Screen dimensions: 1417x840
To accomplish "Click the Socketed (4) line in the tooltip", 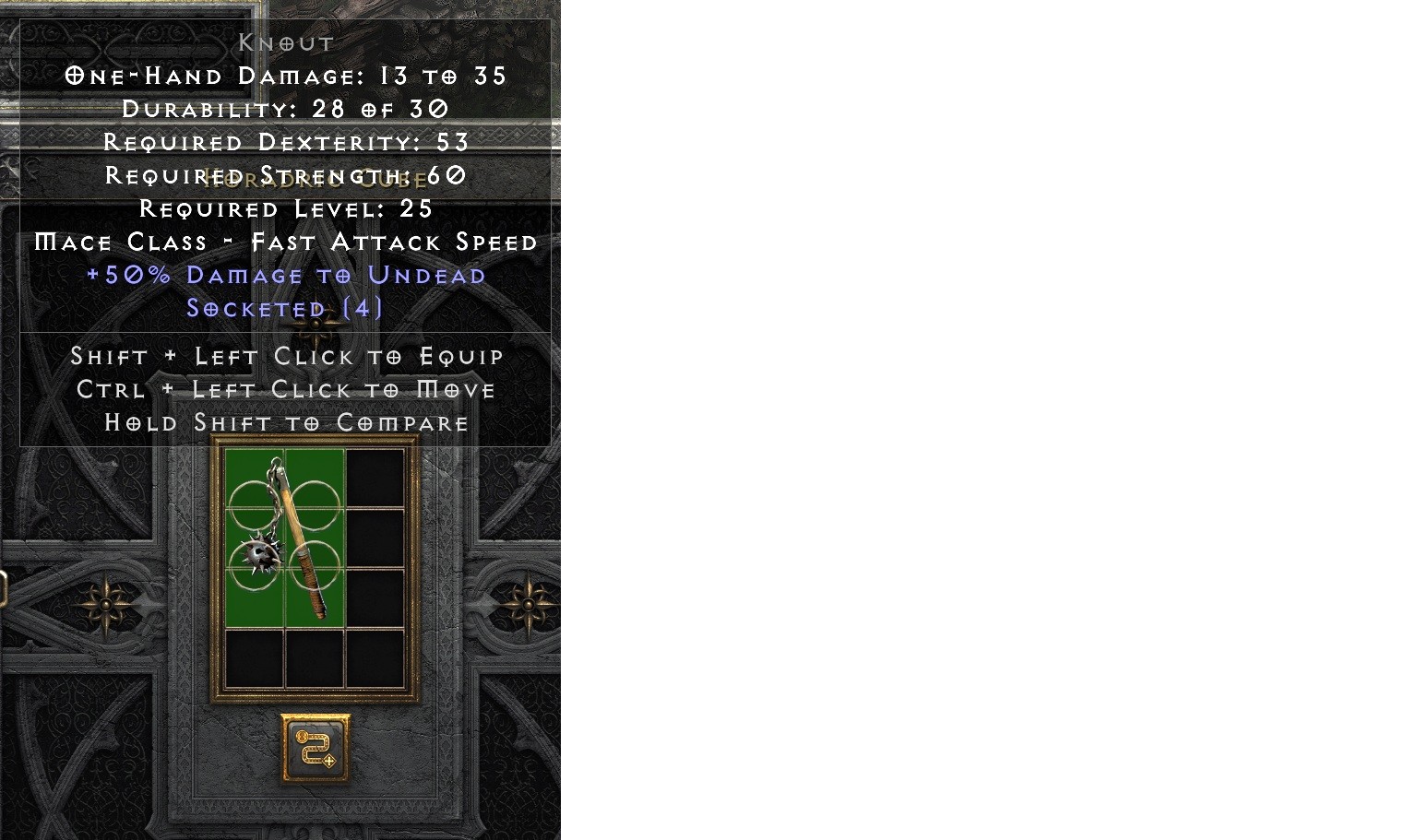I will 283,308.
